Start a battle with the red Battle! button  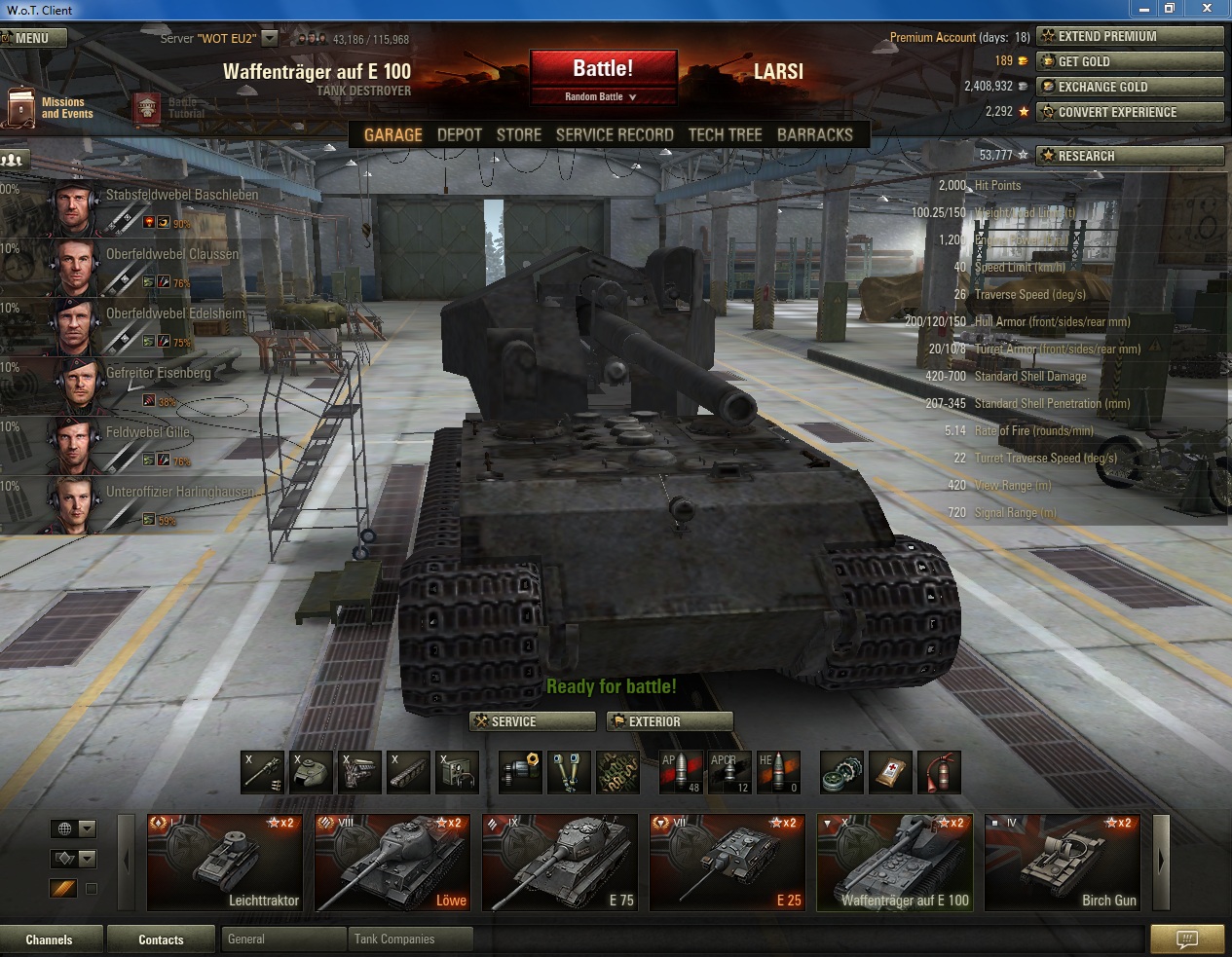[x=603, y=69]
